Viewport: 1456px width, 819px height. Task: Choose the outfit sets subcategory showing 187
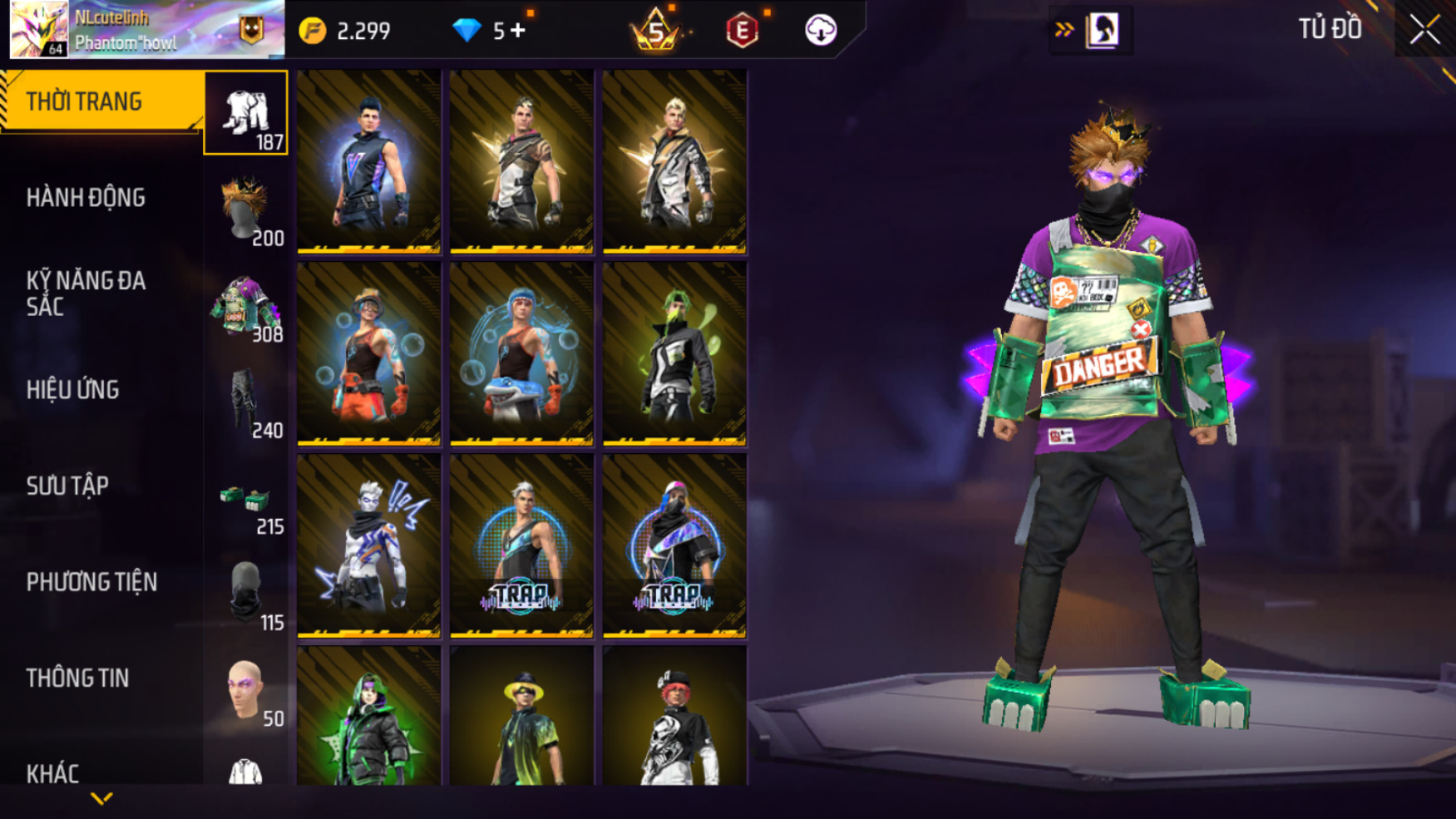click(246, 113)
